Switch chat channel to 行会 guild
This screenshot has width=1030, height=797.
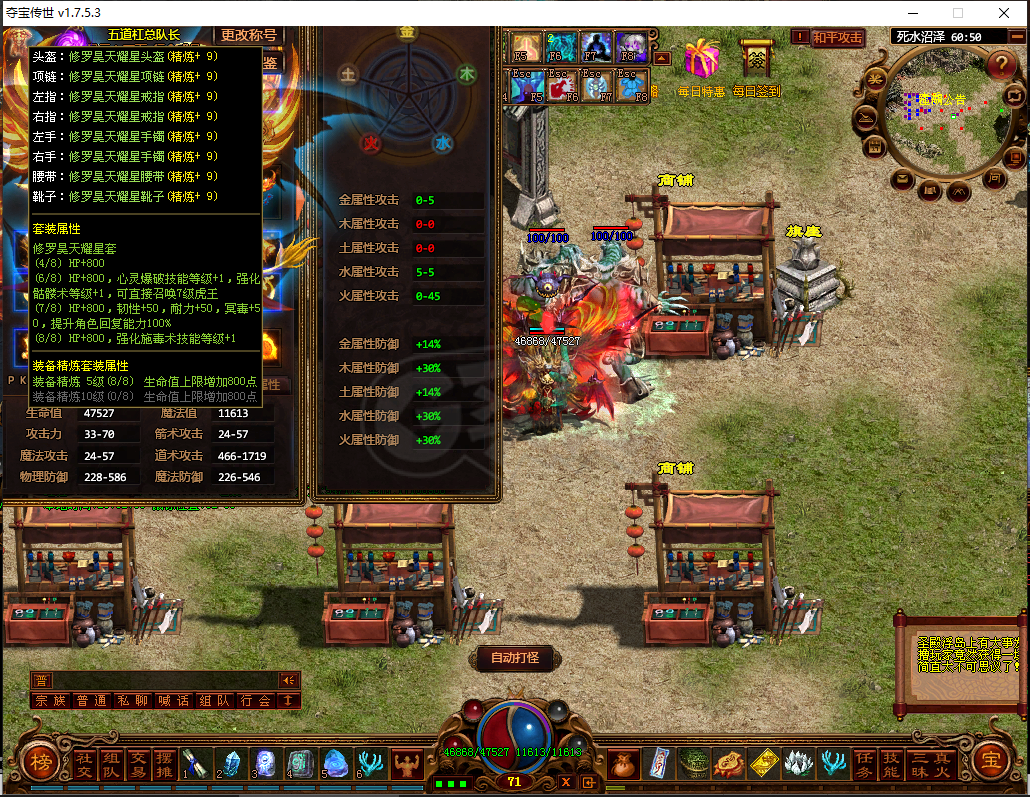(255, 701)
